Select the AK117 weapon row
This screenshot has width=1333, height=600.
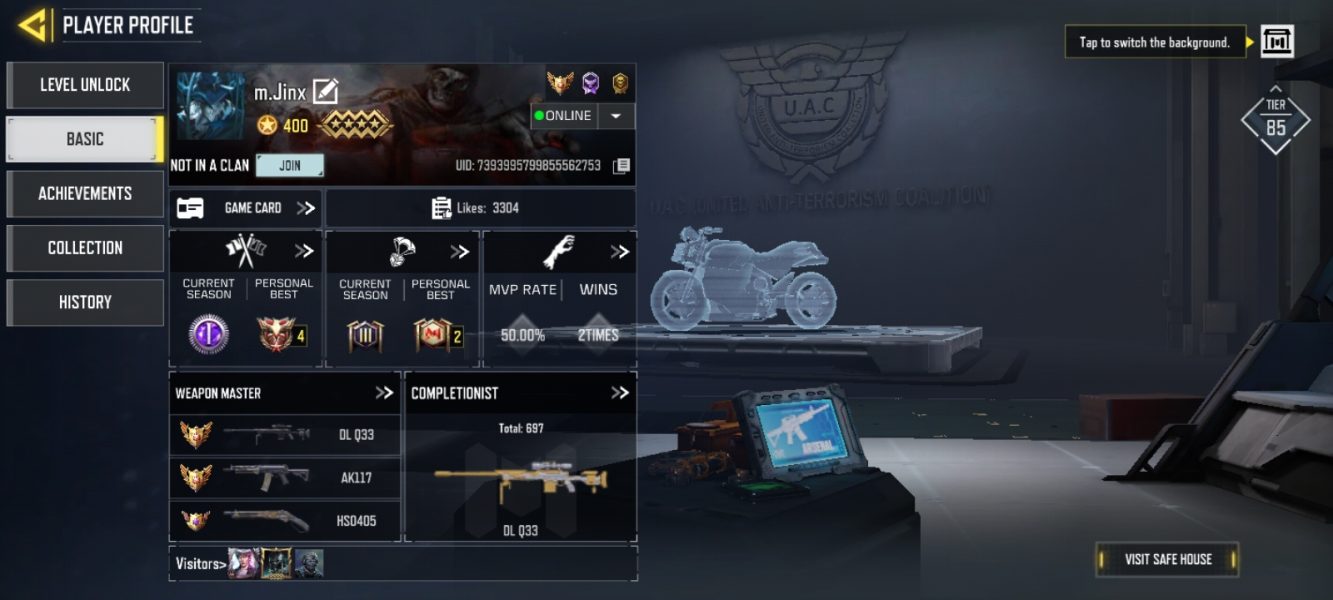pos(285,478)
